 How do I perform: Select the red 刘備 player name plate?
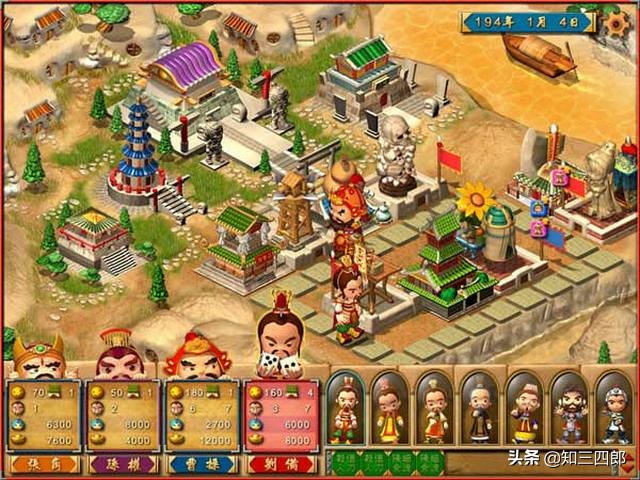point(280,464)
